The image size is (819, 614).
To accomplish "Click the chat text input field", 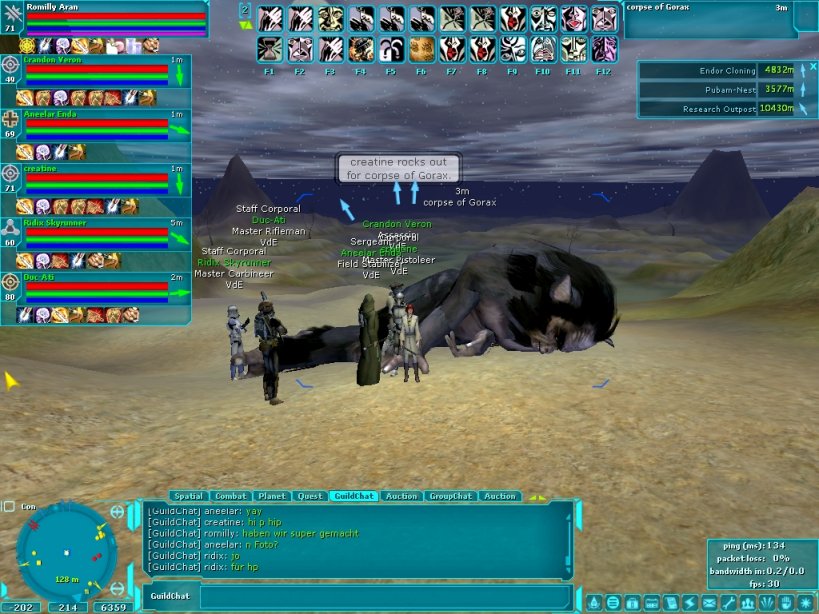I will point(386,597).
